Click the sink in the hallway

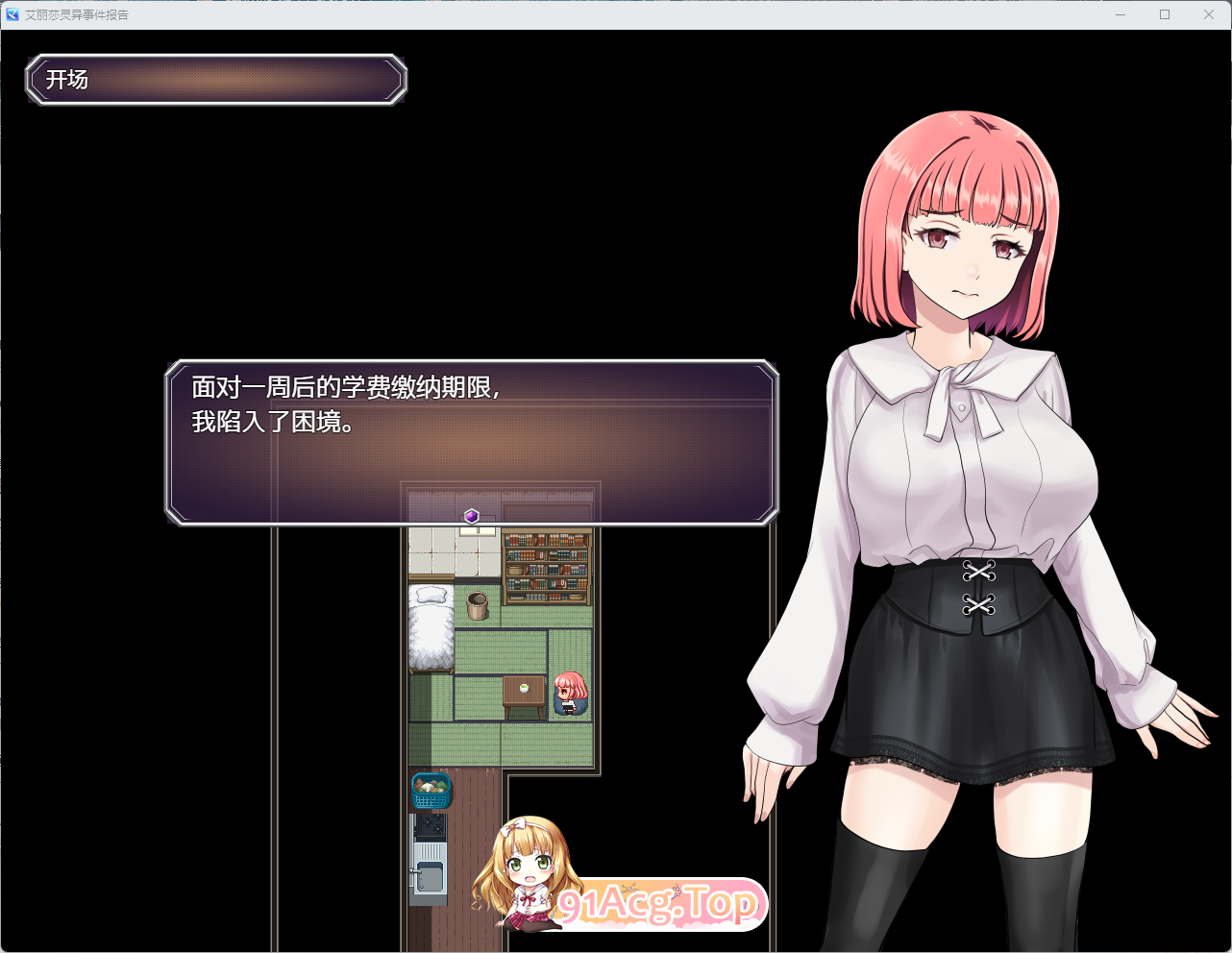pos(431,876)
